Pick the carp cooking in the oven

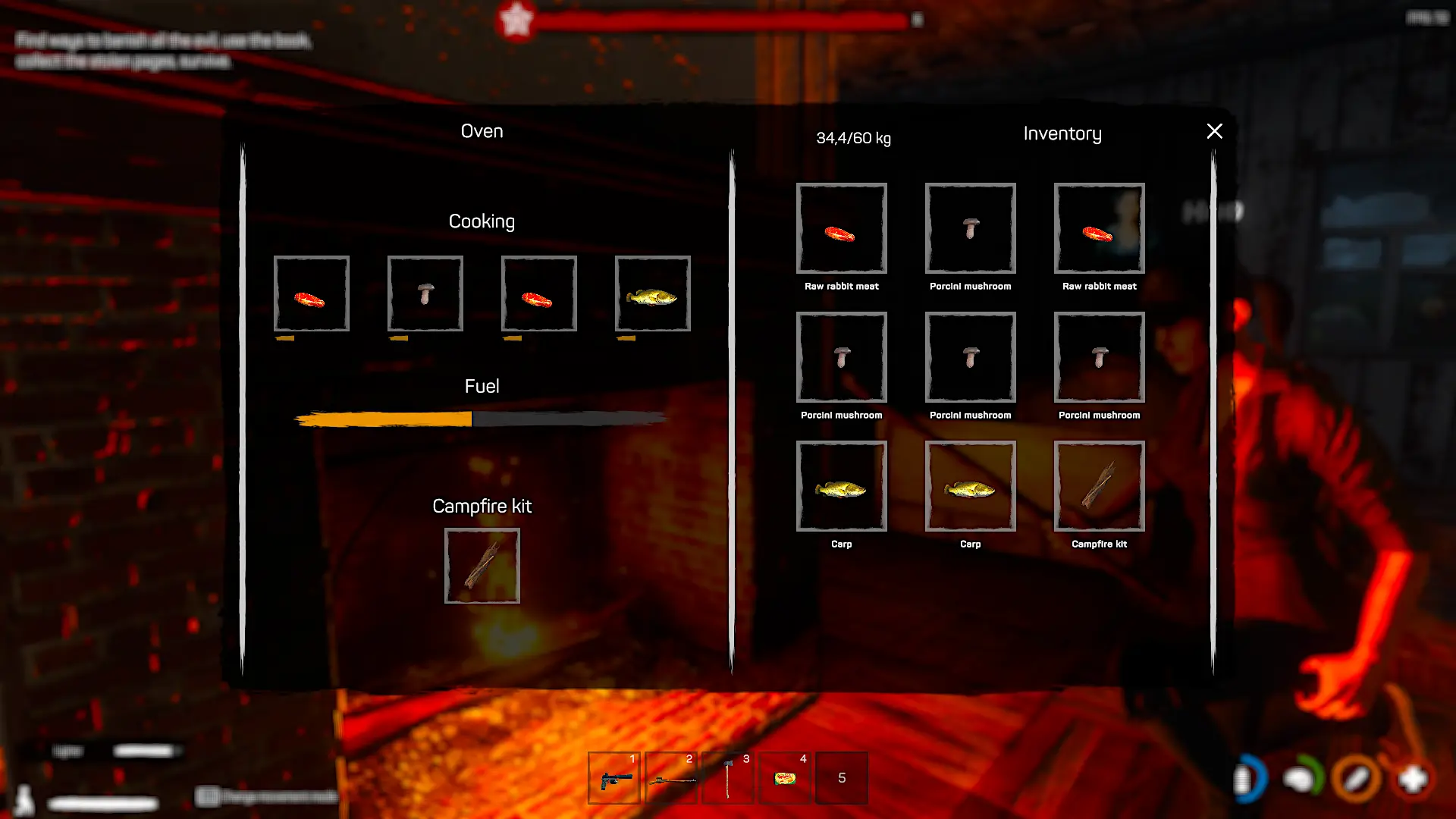652,293
